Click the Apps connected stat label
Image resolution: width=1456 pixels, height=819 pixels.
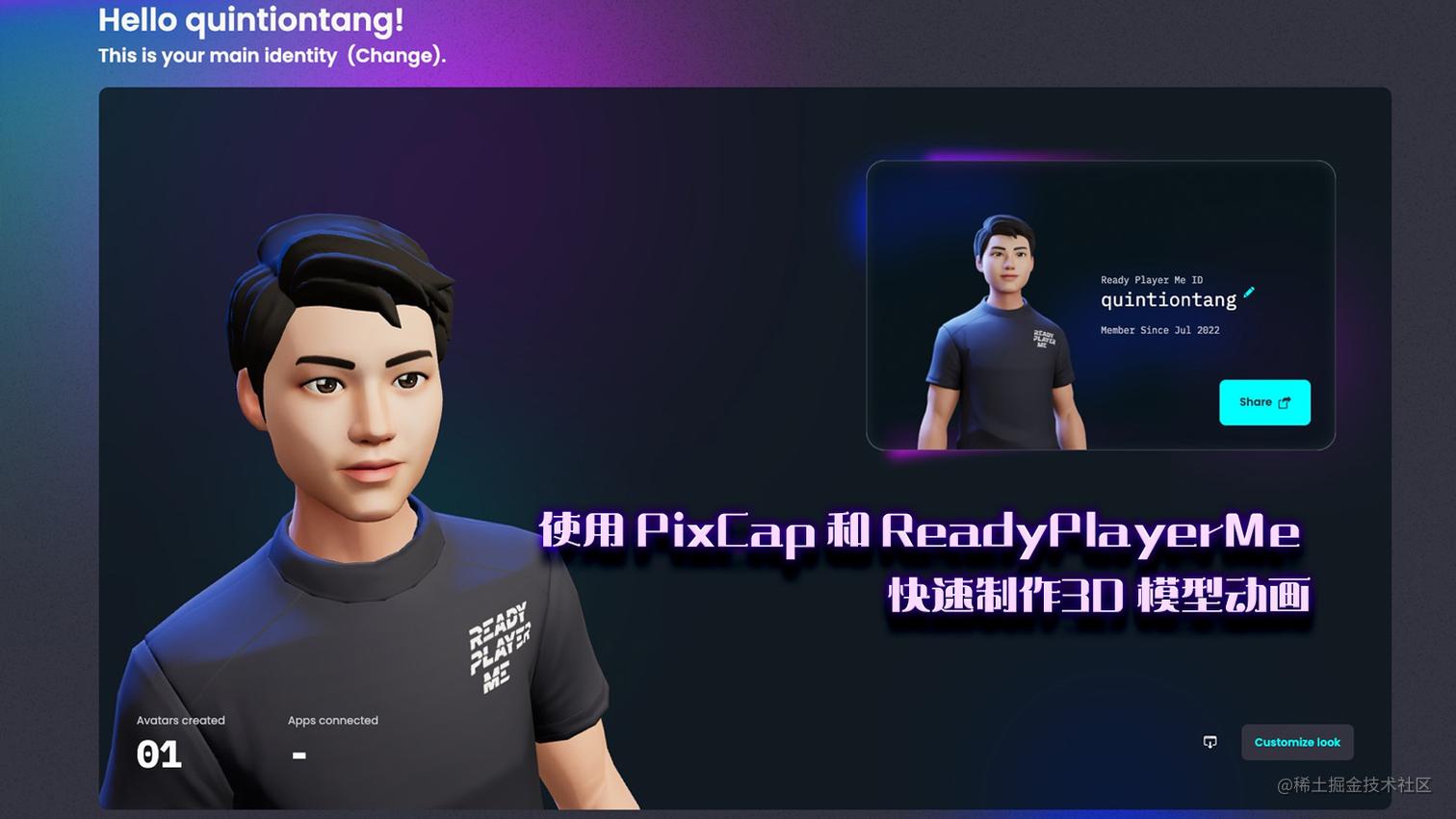pos(332,720)
